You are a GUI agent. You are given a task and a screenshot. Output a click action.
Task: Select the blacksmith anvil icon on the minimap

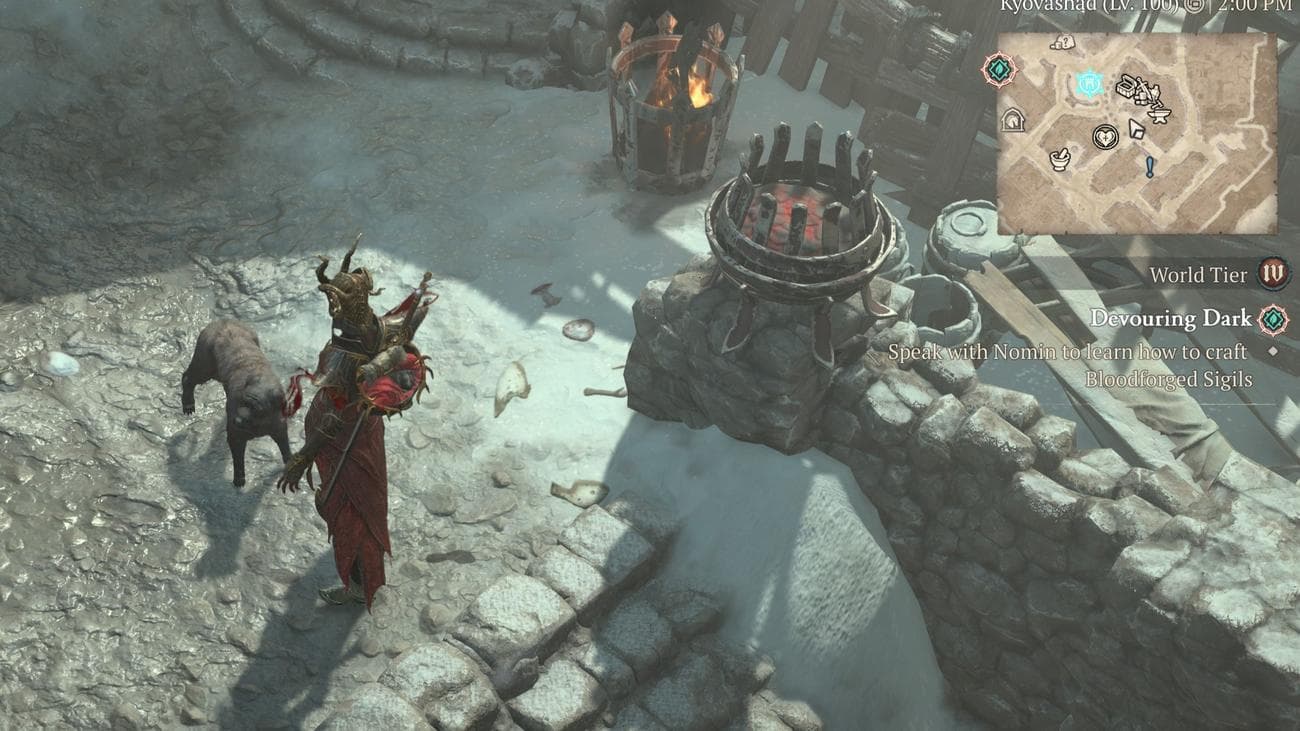pos(1157,115)
